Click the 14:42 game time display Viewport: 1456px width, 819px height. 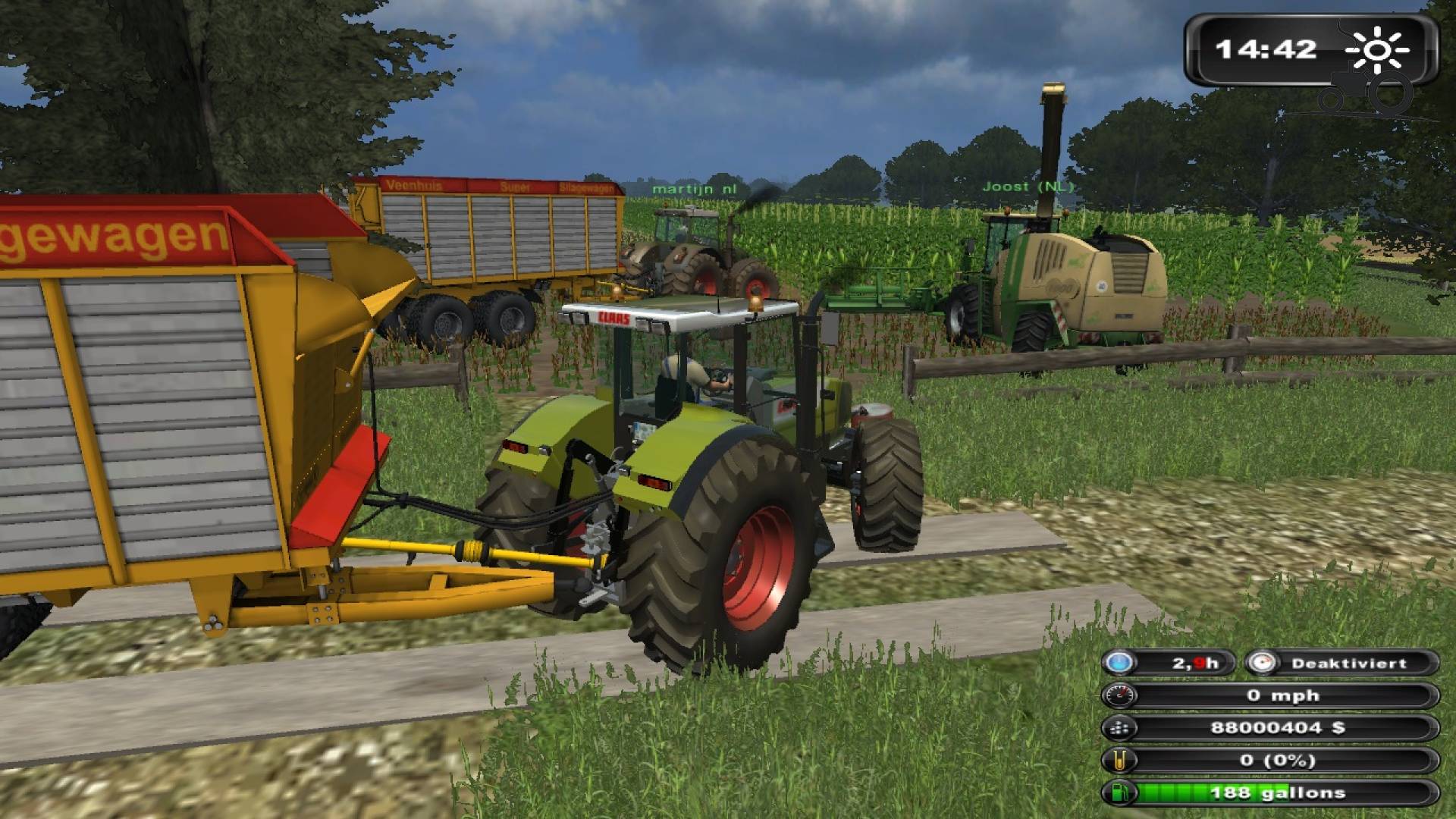[1268, 49]
